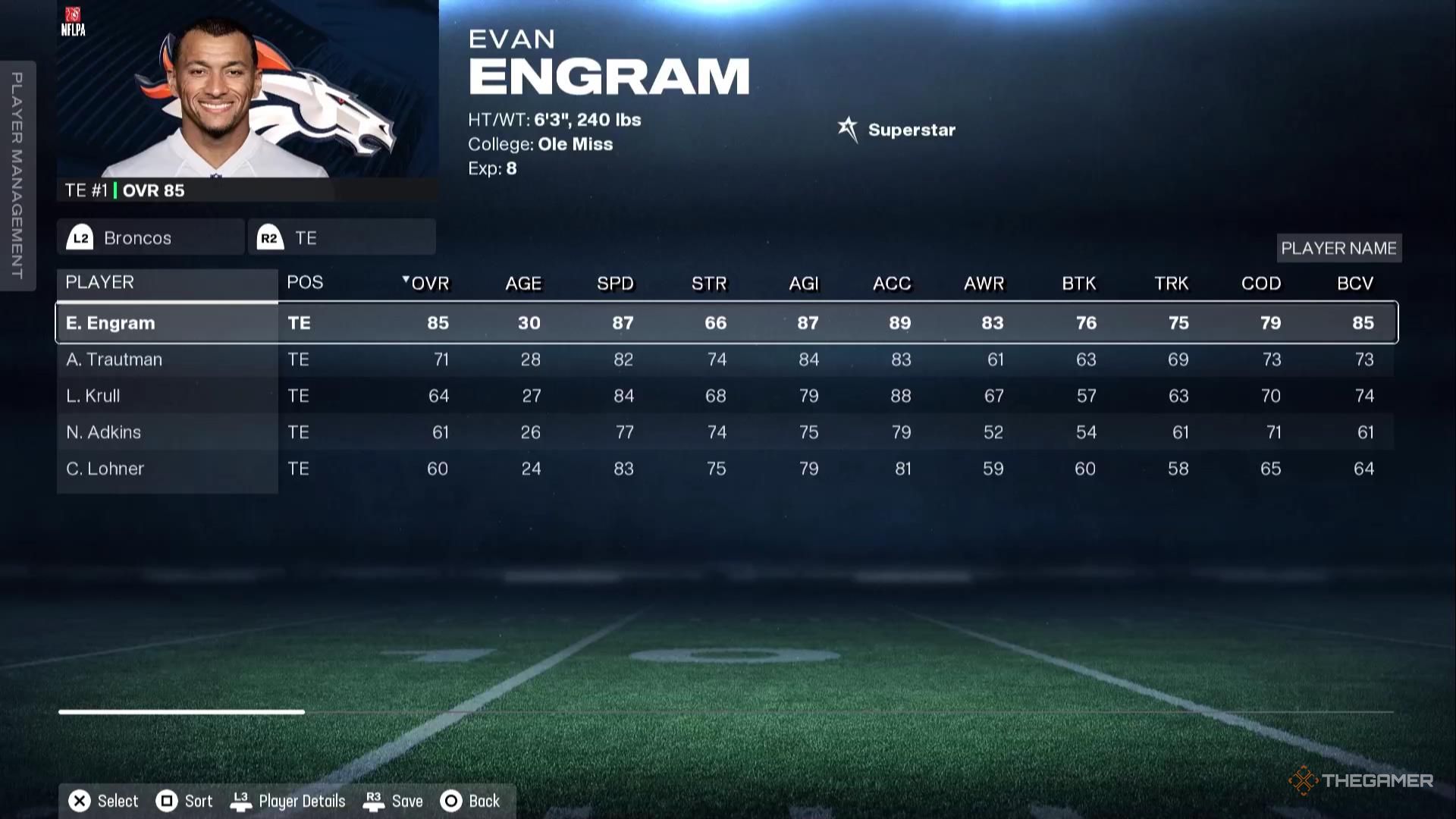
Task: Click the L2 Broncos team selector
Action: click(149, 237)
